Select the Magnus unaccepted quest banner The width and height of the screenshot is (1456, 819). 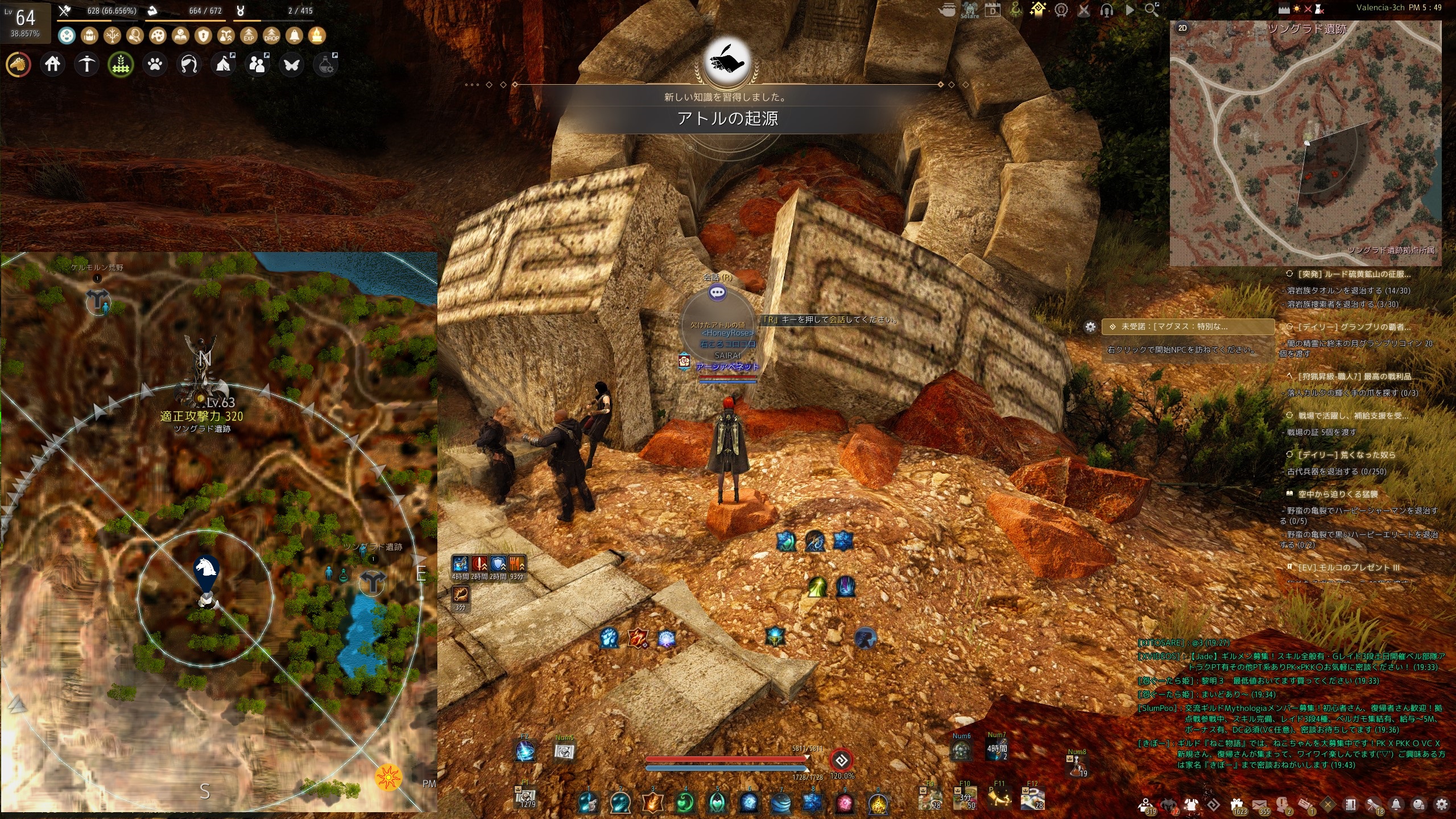coord(1188,327)
